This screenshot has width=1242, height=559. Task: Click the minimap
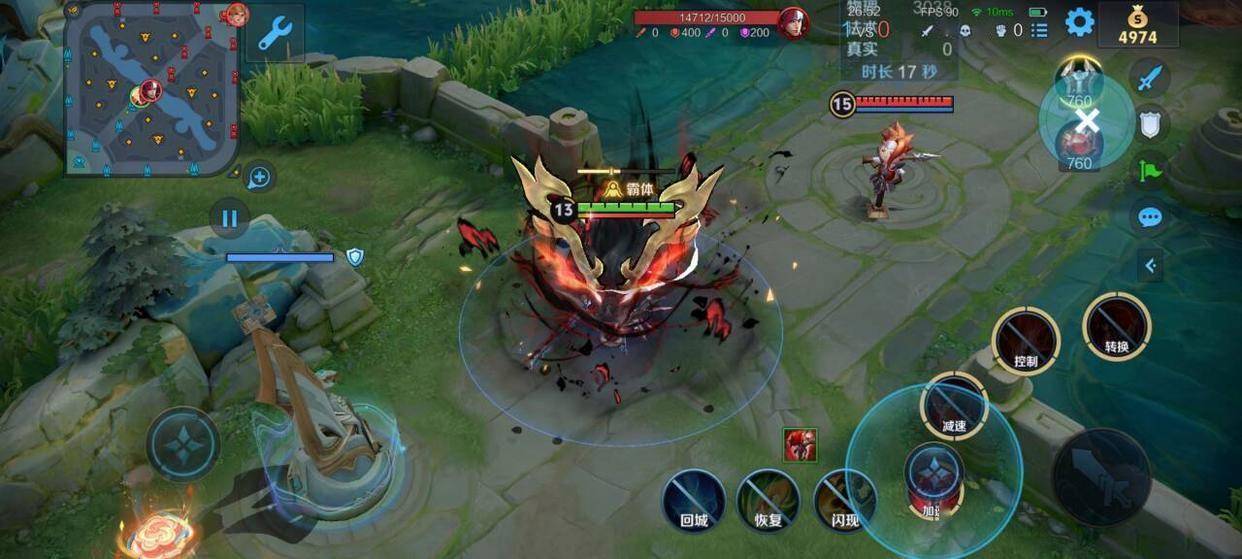pos(152,88)
